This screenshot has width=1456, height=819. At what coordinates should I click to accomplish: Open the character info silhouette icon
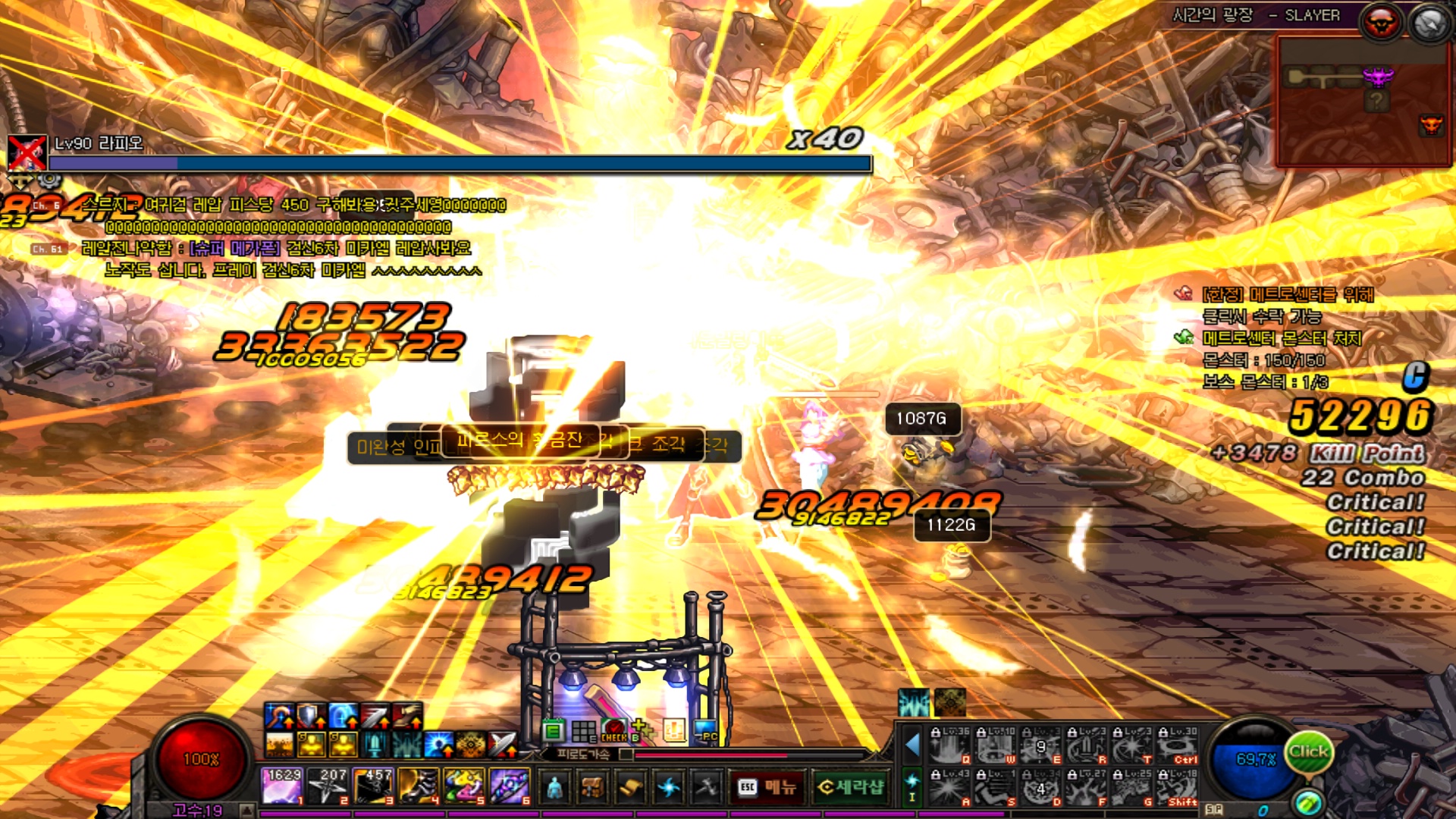[554, 788]
